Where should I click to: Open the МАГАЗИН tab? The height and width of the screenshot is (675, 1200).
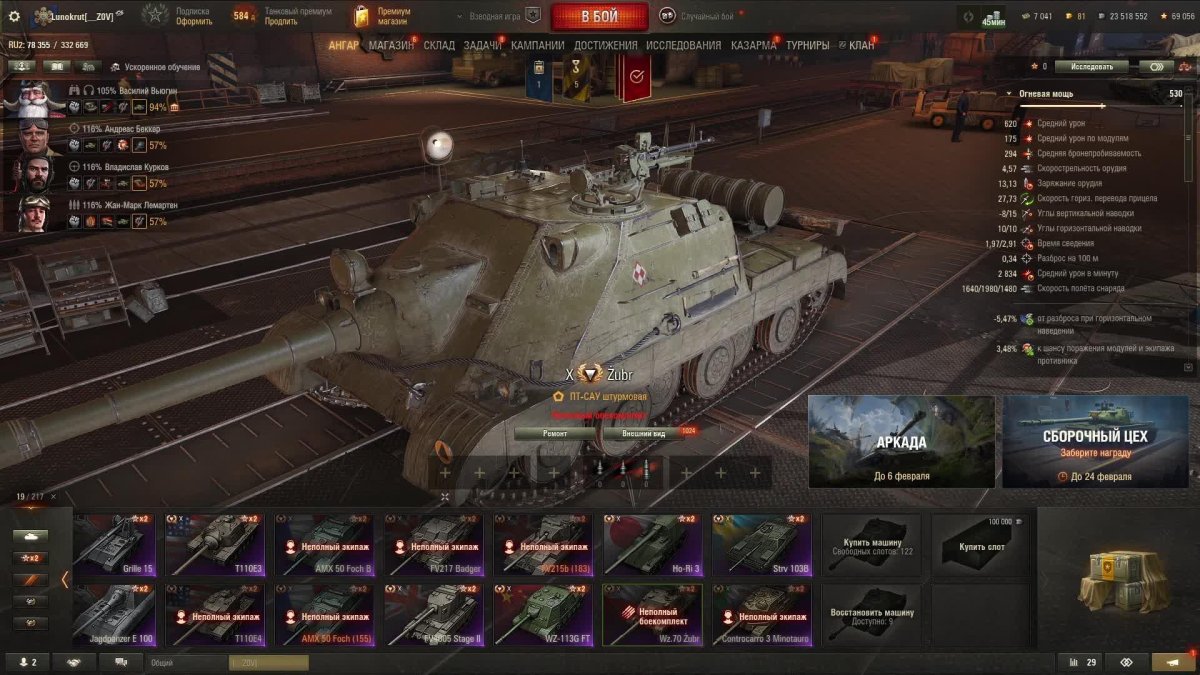click(391, 46)
